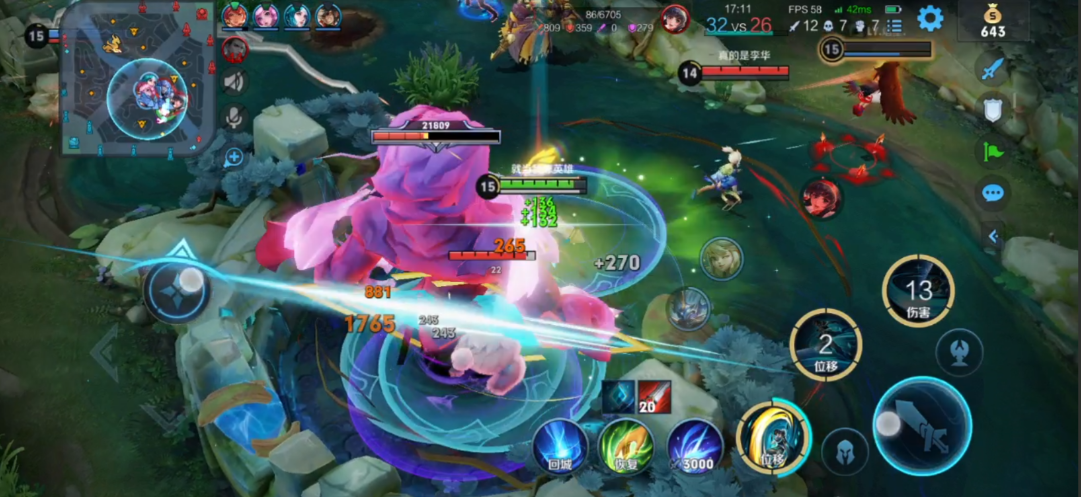Toggle the microphone button
This screenshot has width=1081, height=497.
tap(235, 118)
